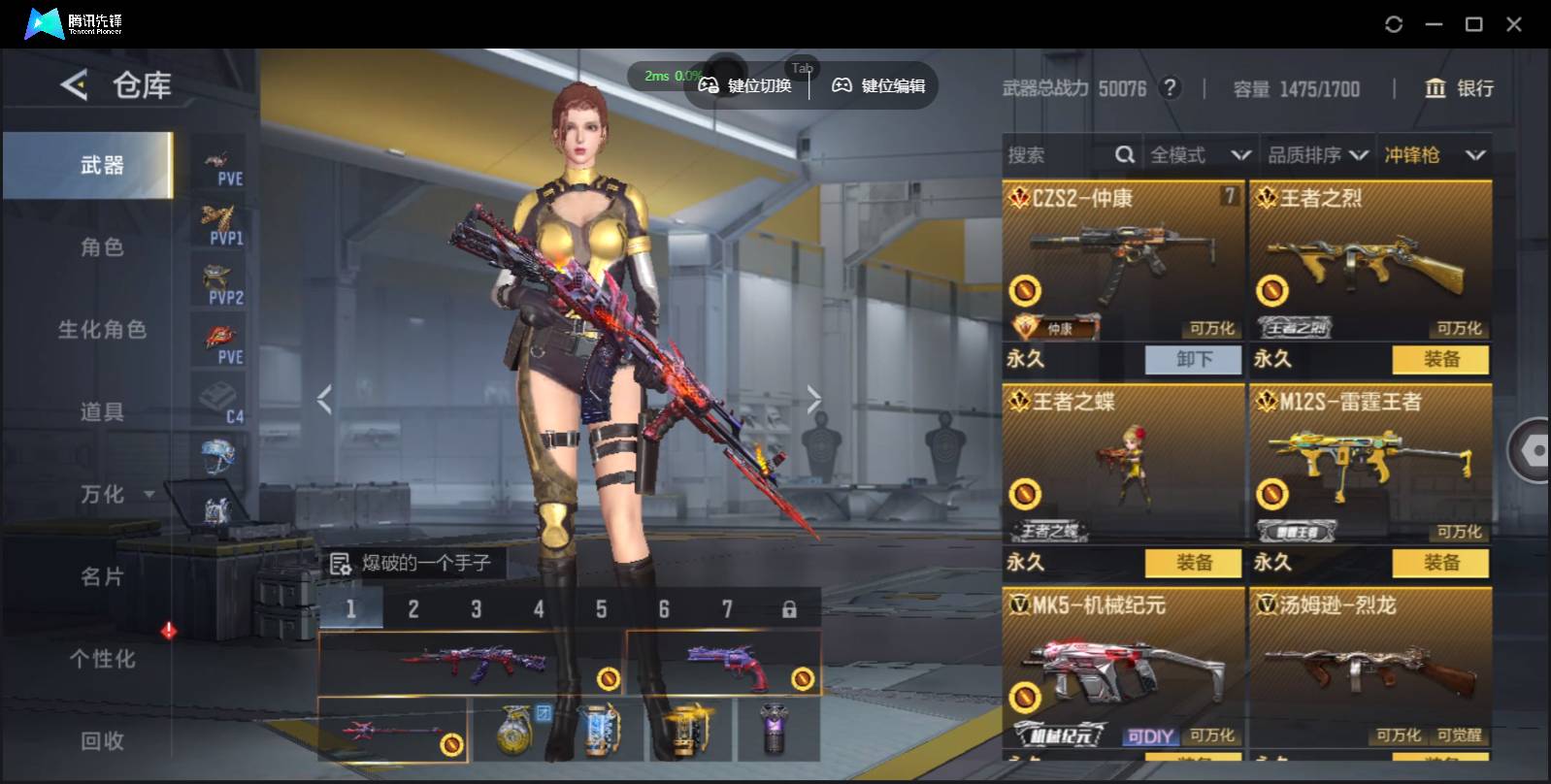Image resolution: width=1551 pixels, height=784 pixels.
Task: Open the 品质排序 sort dropdown
Action: coord(1317,155)
